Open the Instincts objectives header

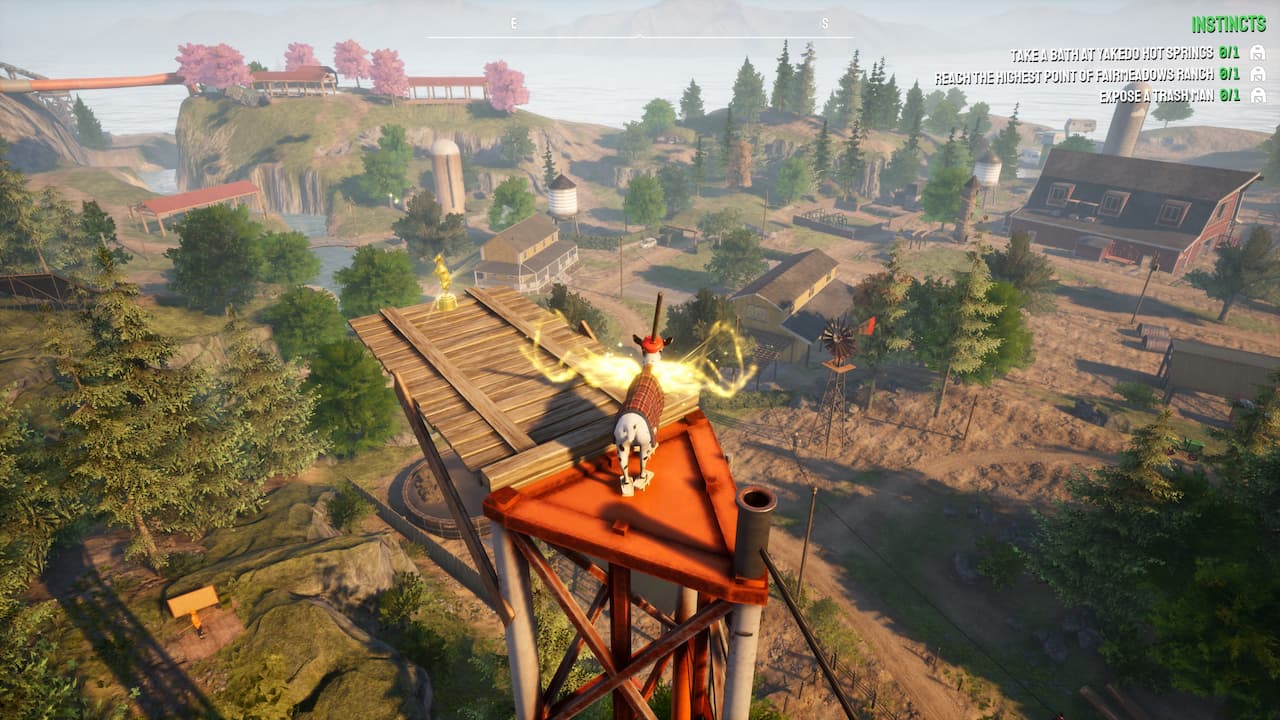point(1228,24)
